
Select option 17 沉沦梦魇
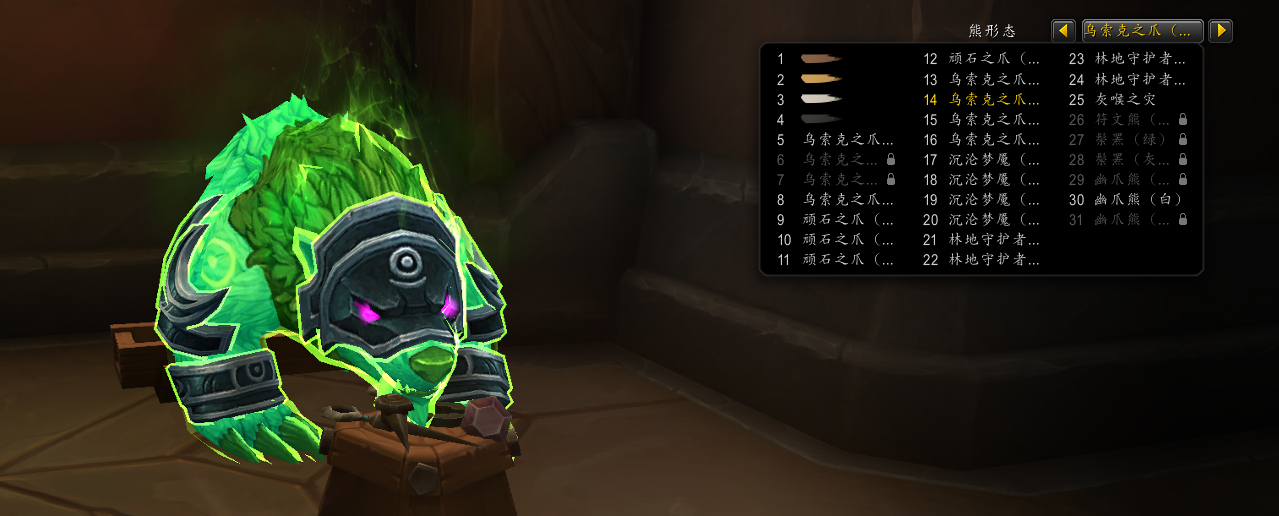(x=994, y=159)
